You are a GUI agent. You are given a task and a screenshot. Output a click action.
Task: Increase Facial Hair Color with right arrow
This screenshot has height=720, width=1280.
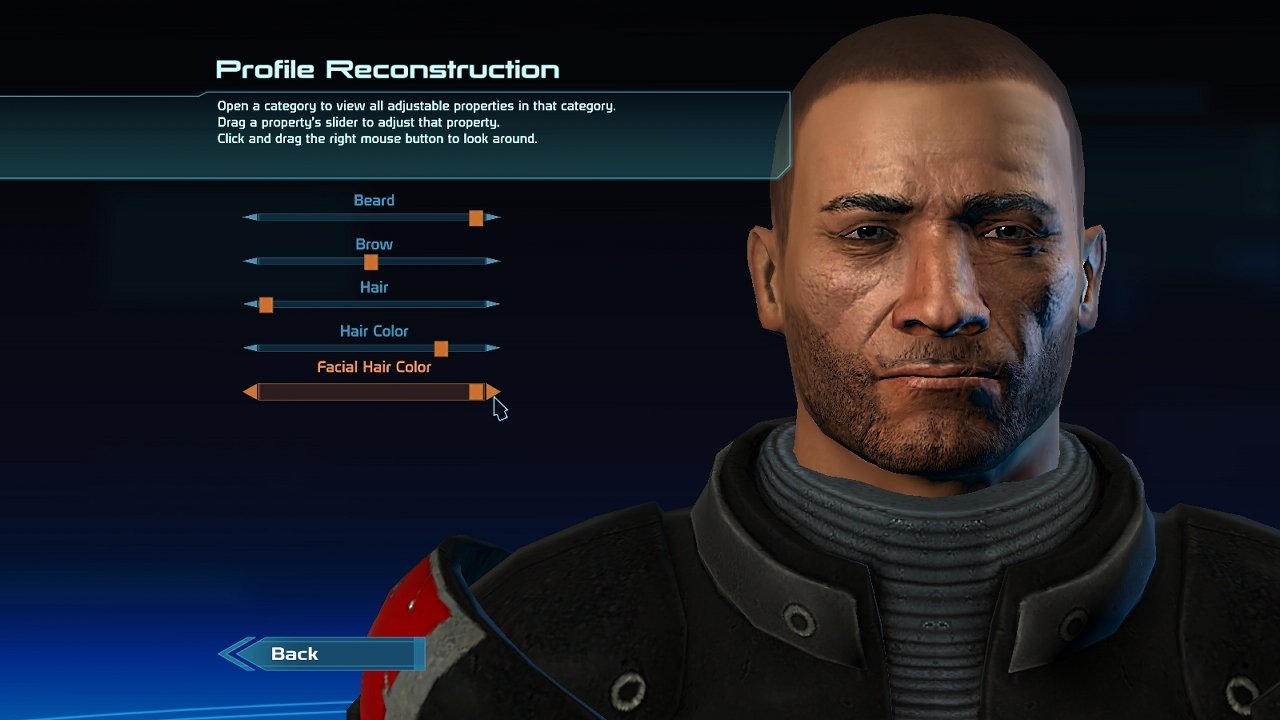coord(493,392)
